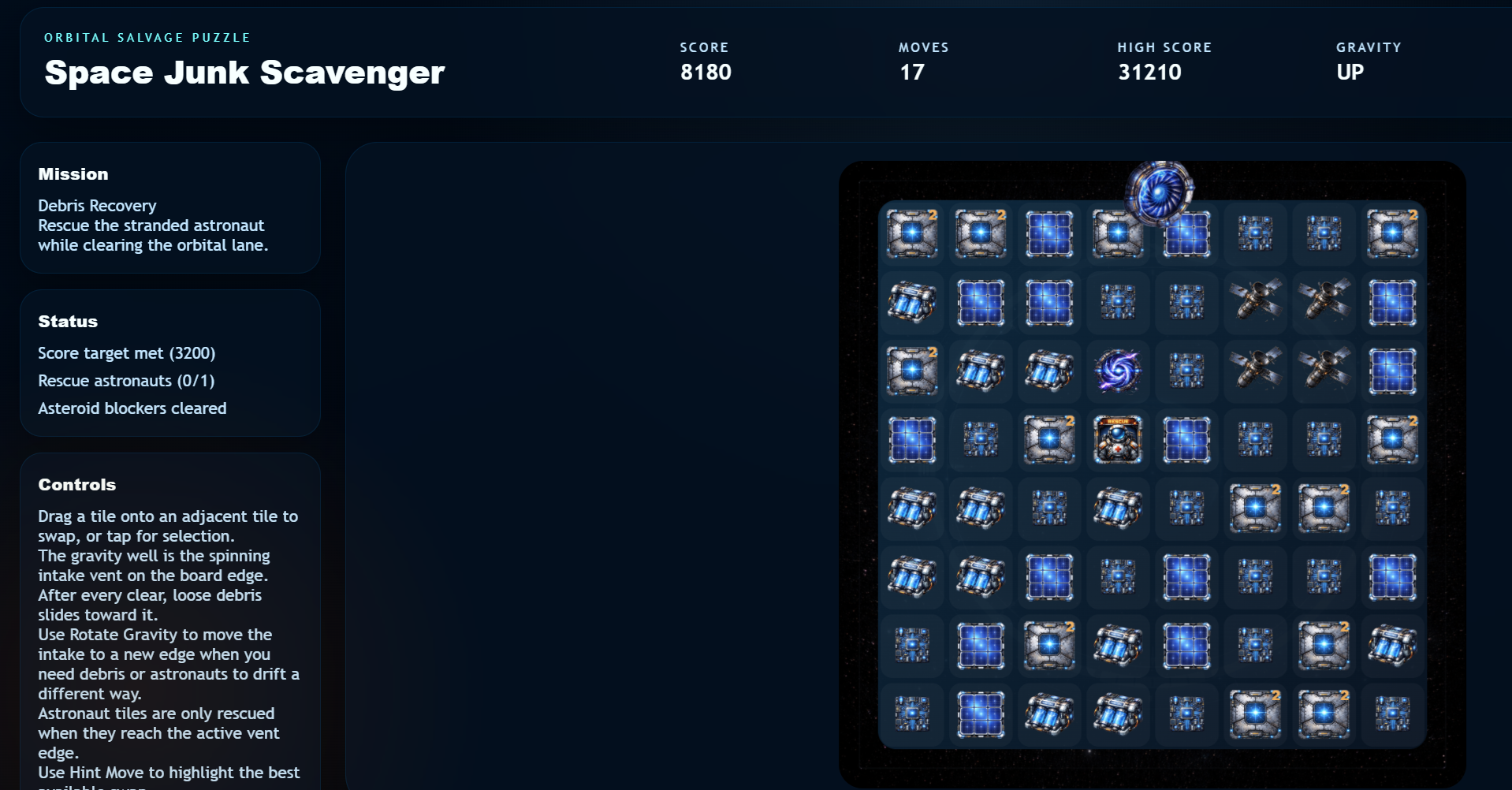
Task: Select the circuit tile beside the astronaut
Action: [x=1255, y=440]
